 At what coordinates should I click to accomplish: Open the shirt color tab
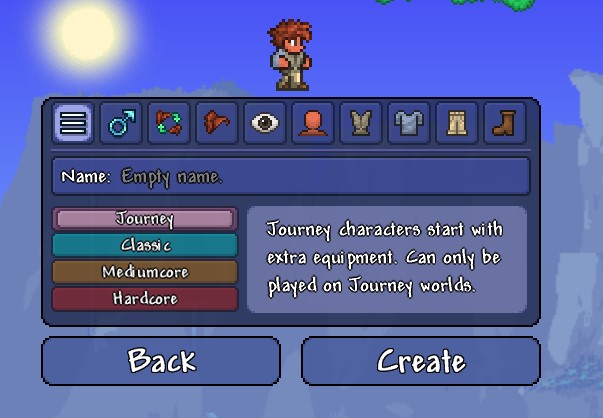tap(358, 123)
